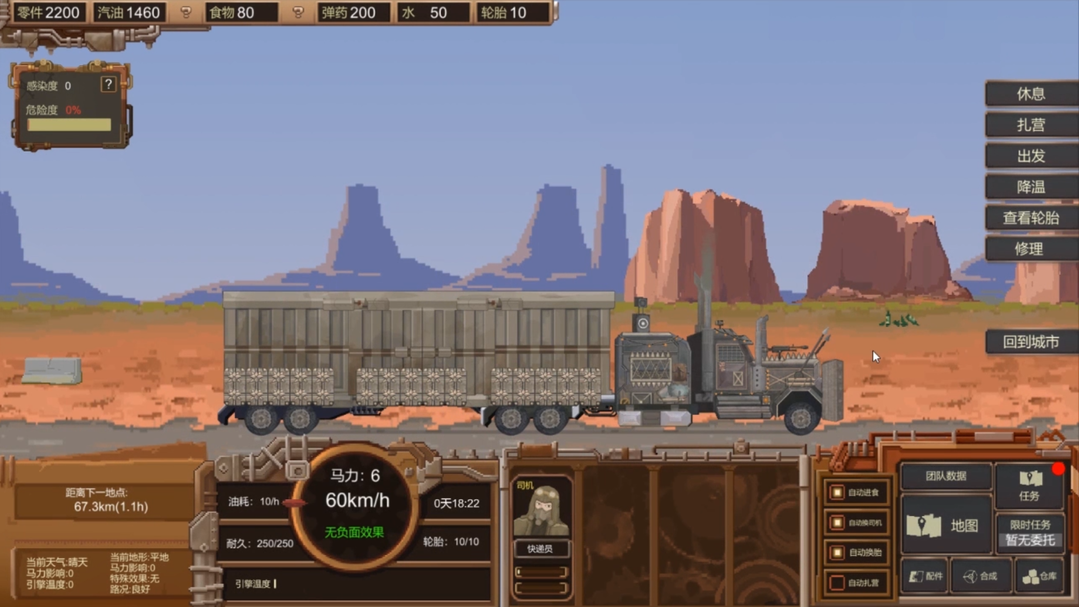Click the infection panel question mark
This screenshot has width=1079, height=607.
click(108, 85)
